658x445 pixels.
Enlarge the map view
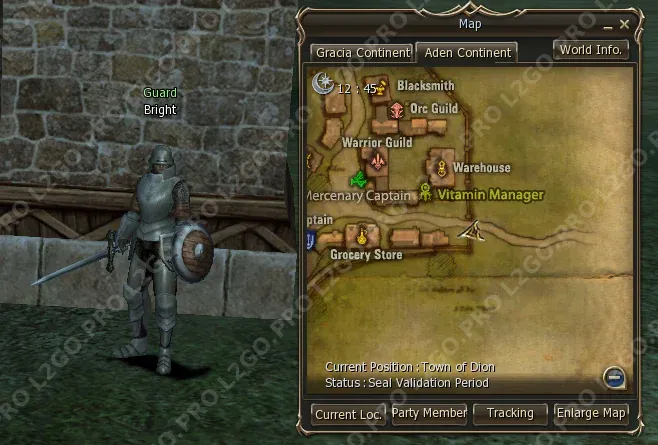pyautogui.click(x=592, y=412)
